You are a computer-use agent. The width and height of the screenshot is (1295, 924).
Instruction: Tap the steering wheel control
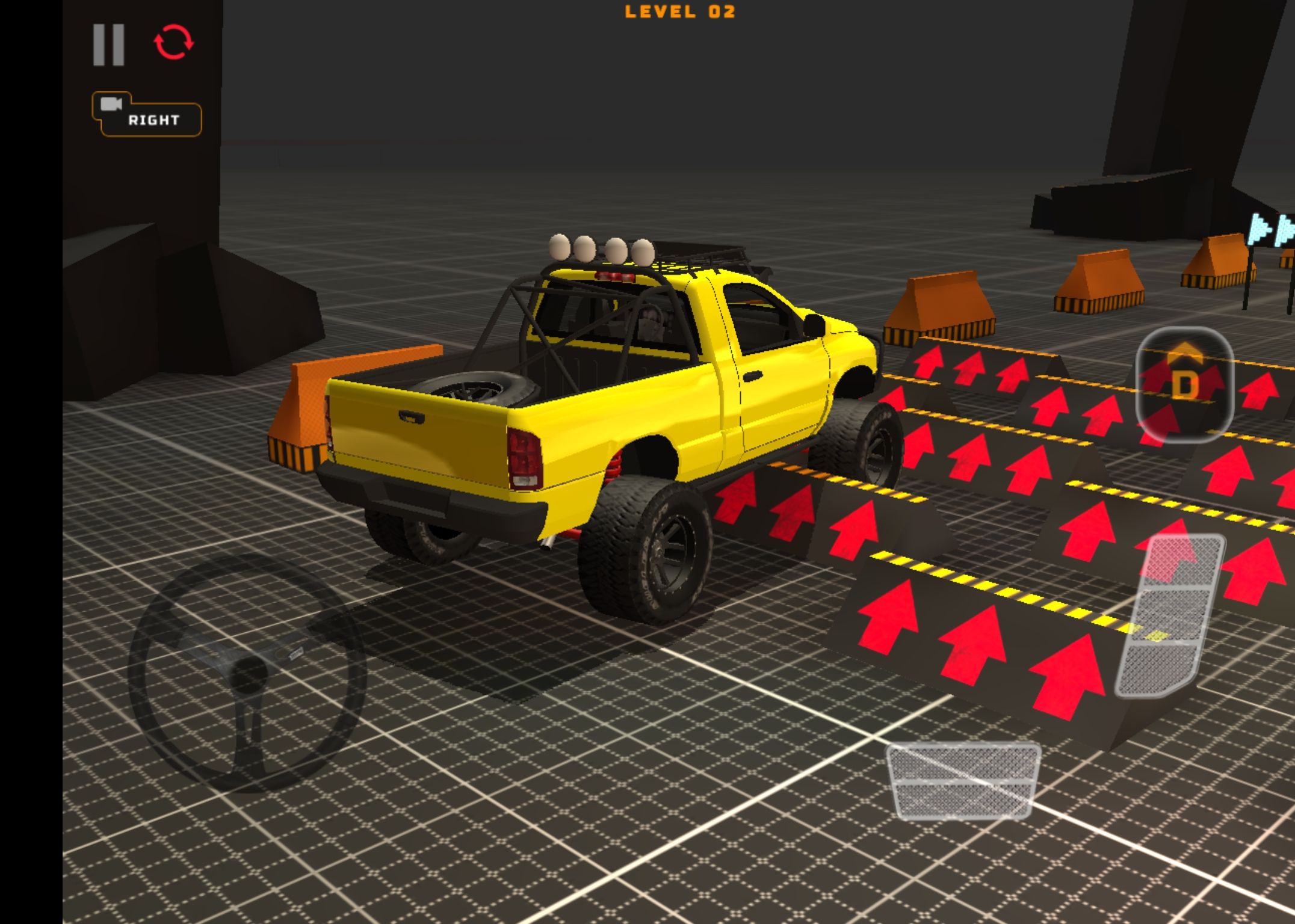(x=247, y=671)
